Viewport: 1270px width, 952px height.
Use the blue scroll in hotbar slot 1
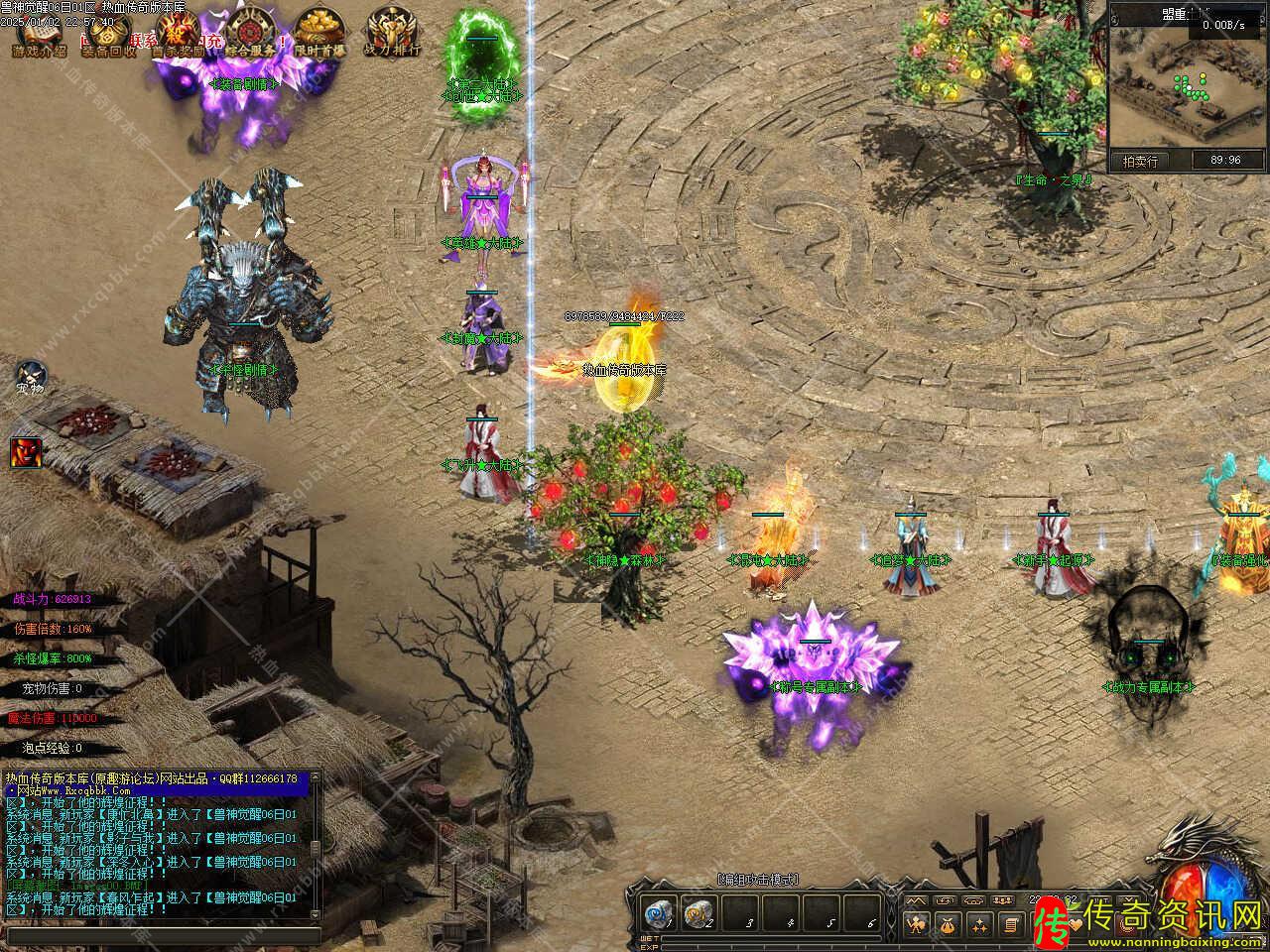pyautogui.click(x=658, y=914)
